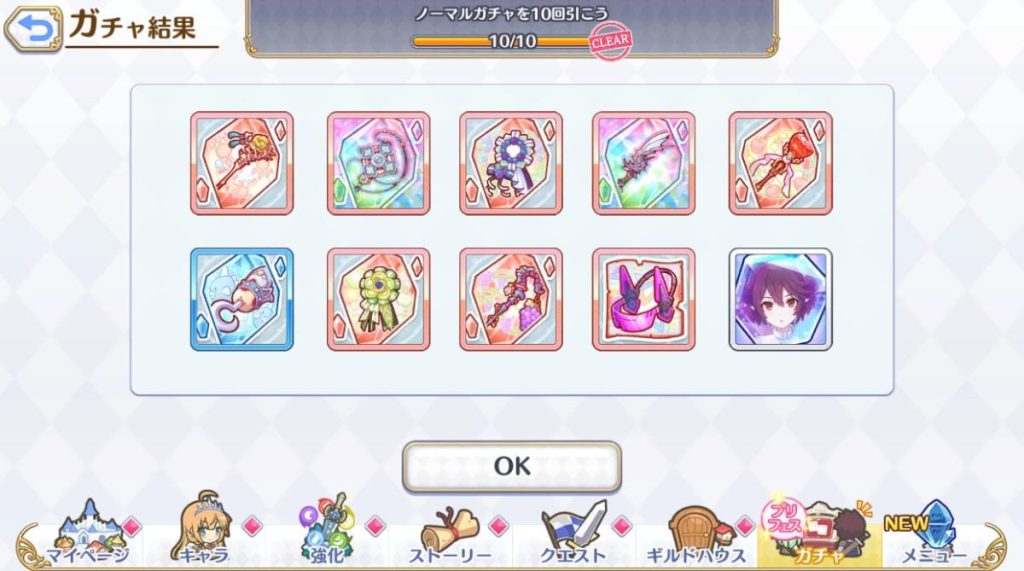Inspect the pink boots equipment result
Screen dimensions: 1024x571
[643, 299]
